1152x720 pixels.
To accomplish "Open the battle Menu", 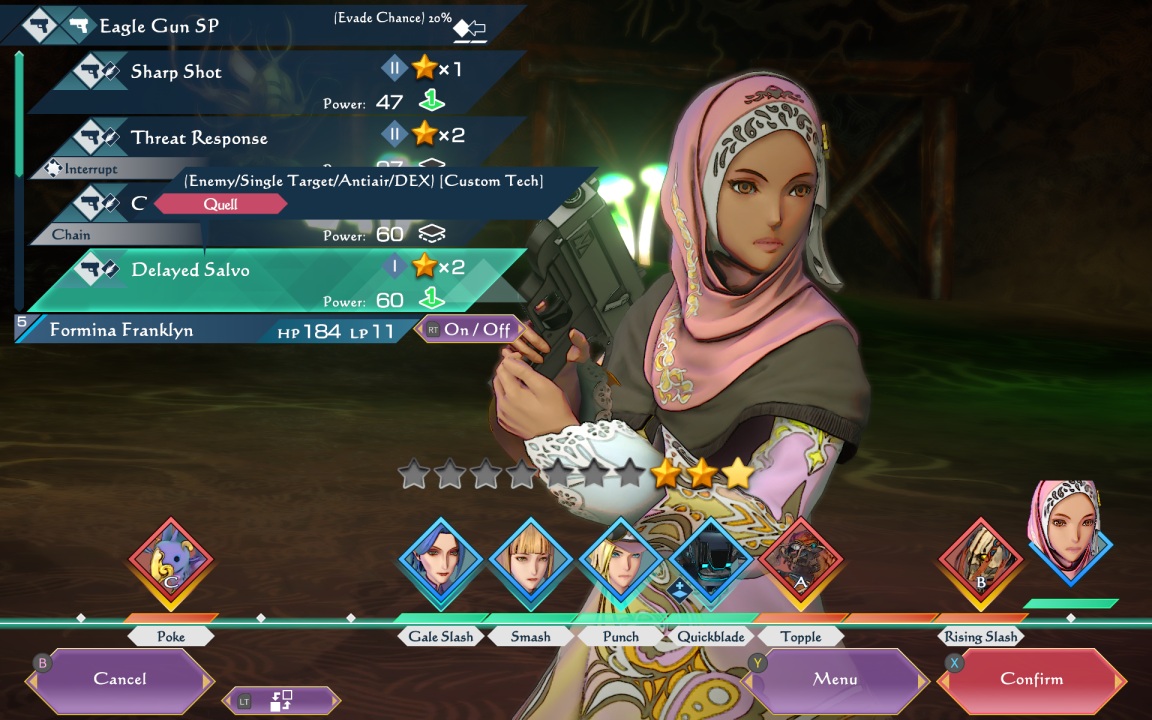I will click(x=835, y=679).
